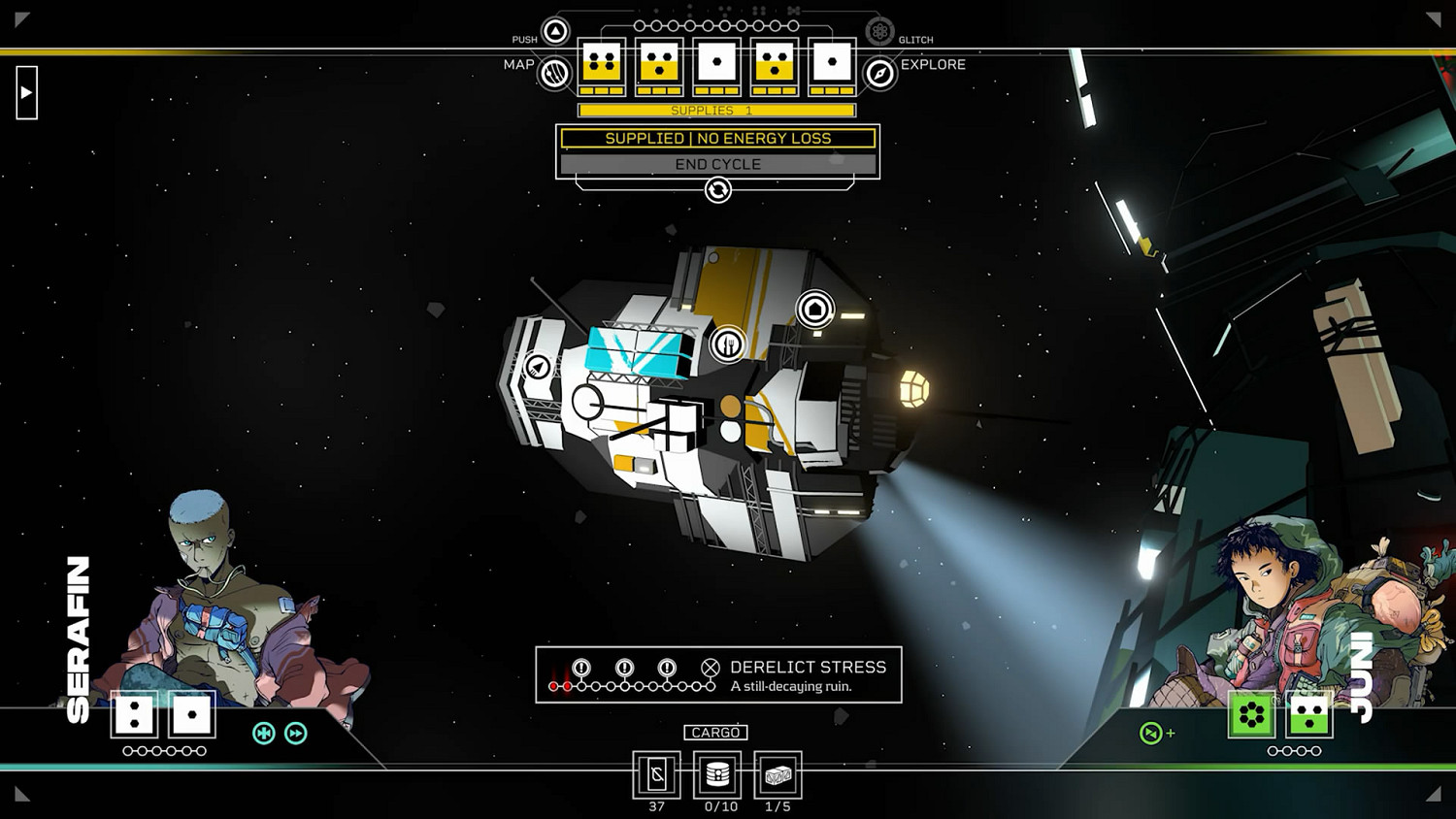Click the Glitch icon
The height and width of the screenshot is (819, 1456).
tap(879, 32)
